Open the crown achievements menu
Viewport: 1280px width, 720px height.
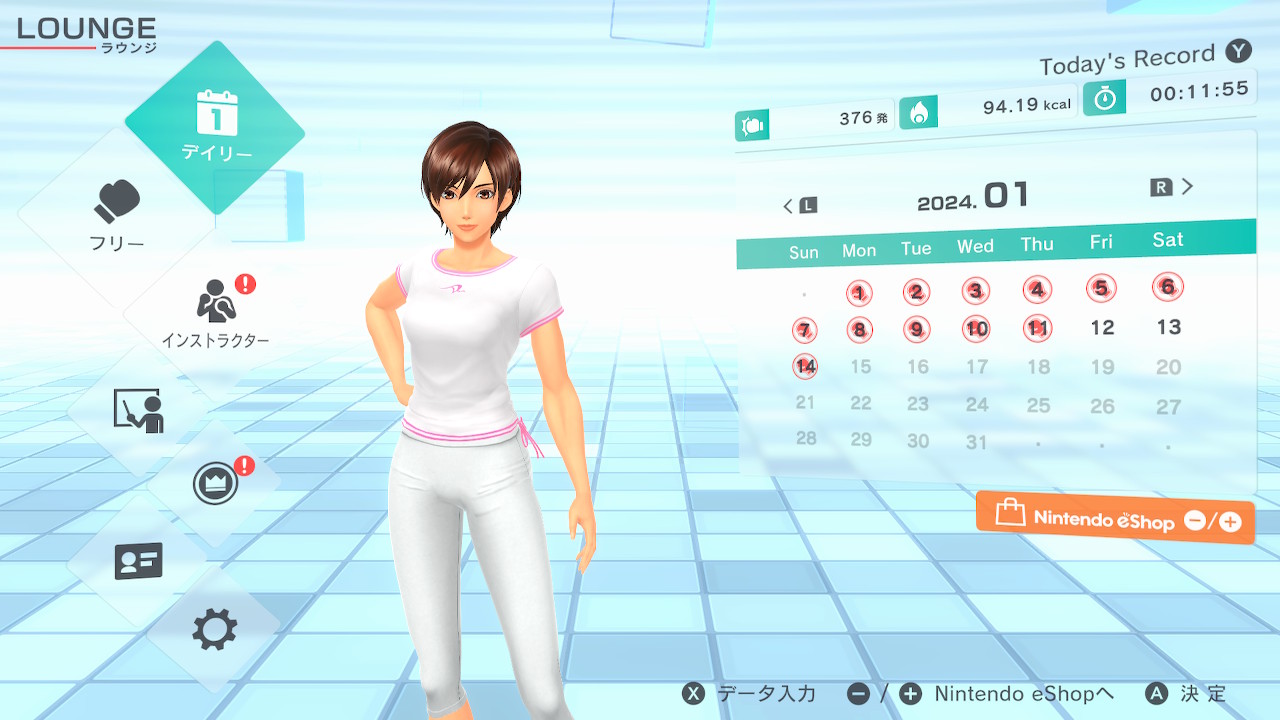point(215,484)
